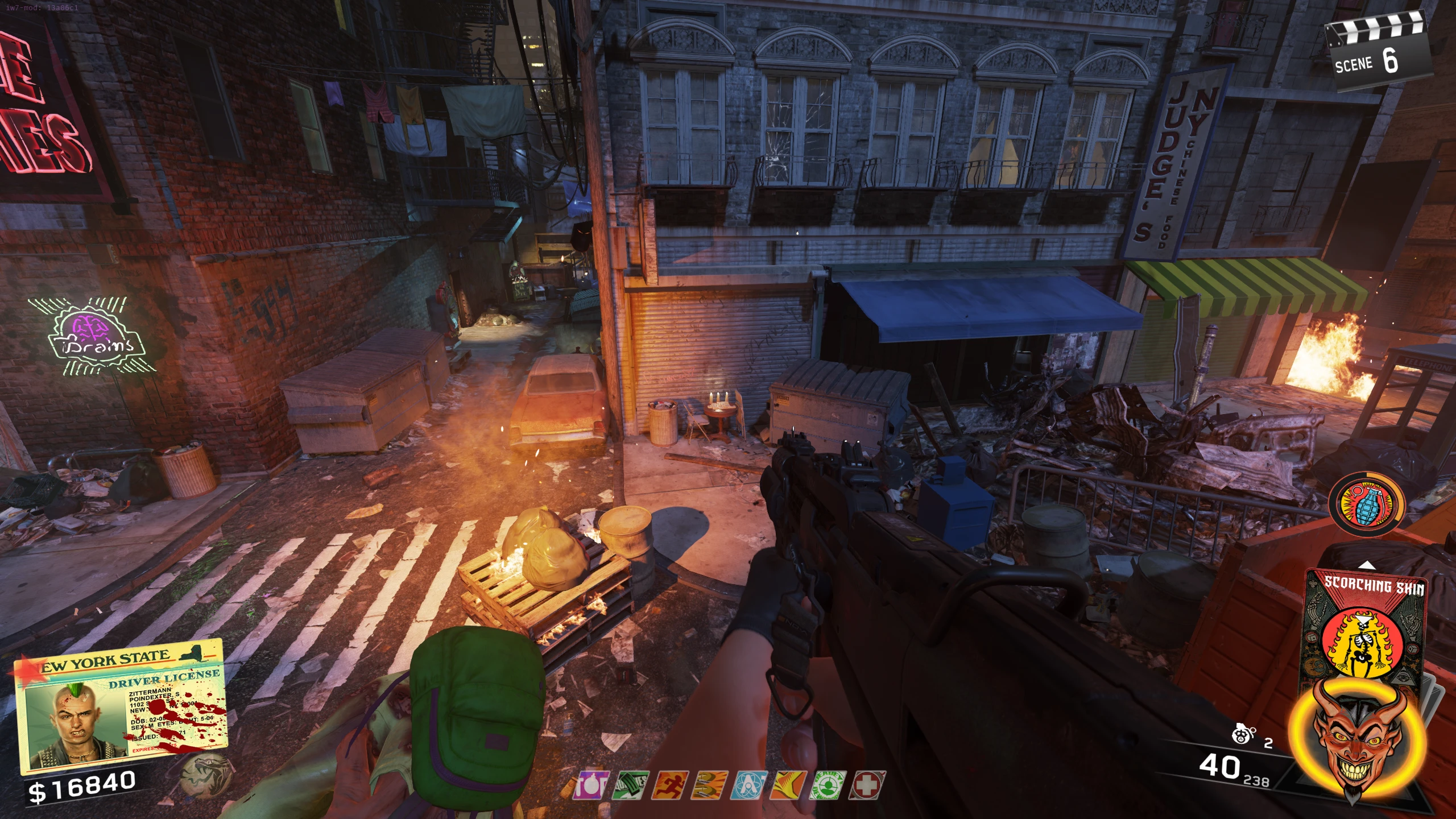Pick the yellow slide-blast perk icon
This screenshot has height=819, width=1456.
(x=788, y=786)
